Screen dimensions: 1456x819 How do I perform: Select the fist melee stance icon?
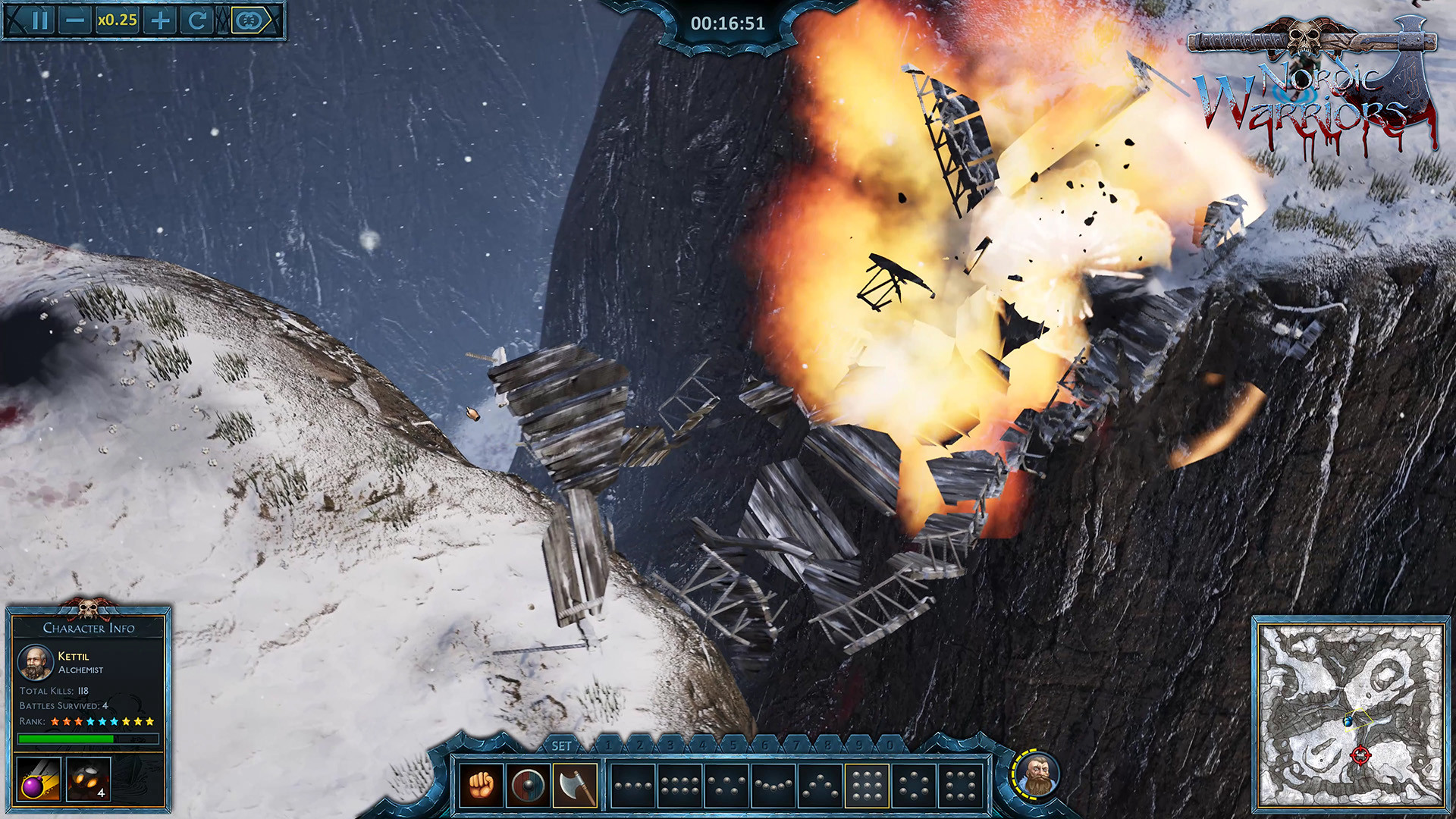click(x=481, y=786)
